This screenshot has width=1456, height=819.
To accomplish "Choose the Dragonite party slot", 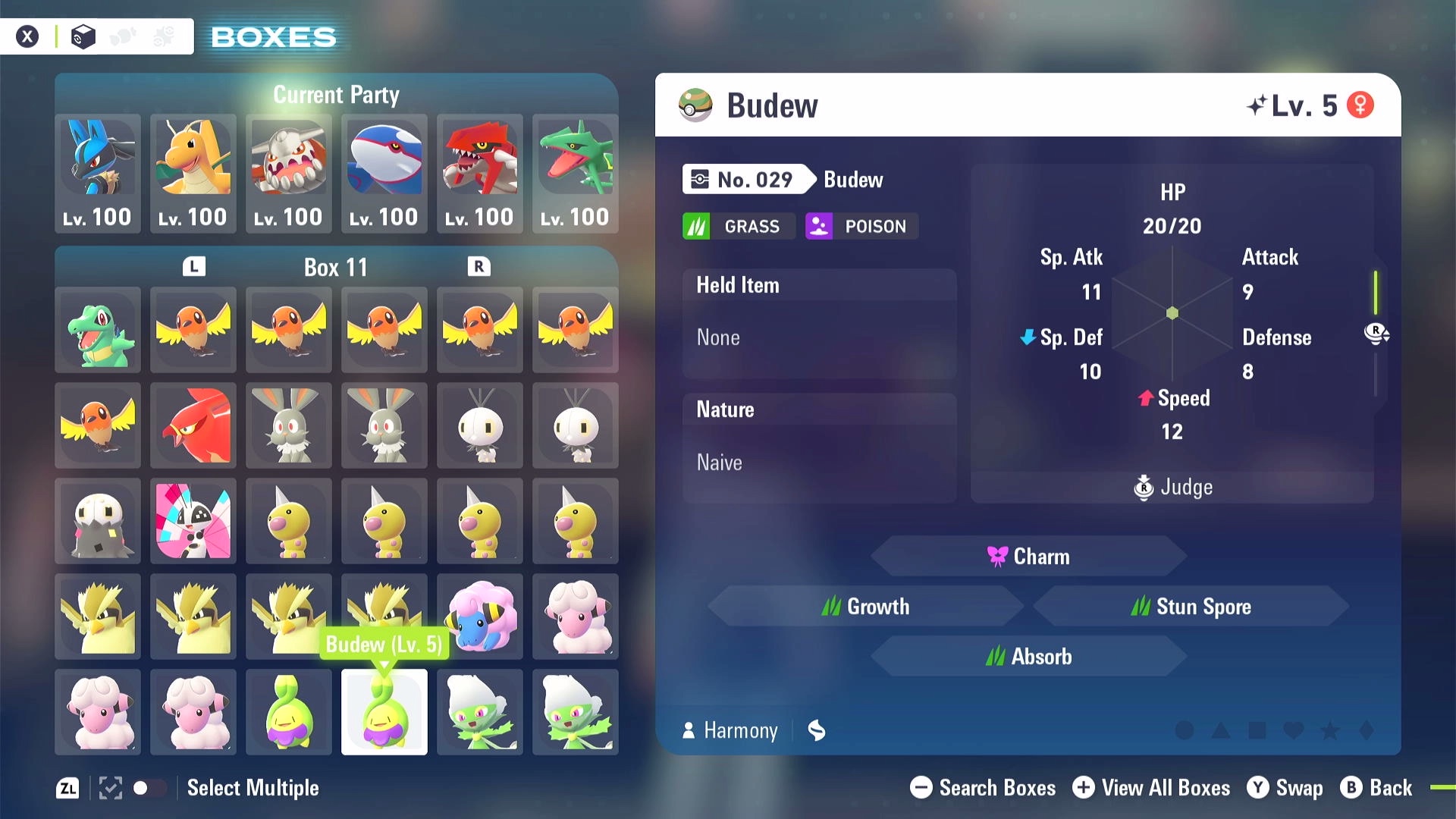I will (x=193, y=173).
